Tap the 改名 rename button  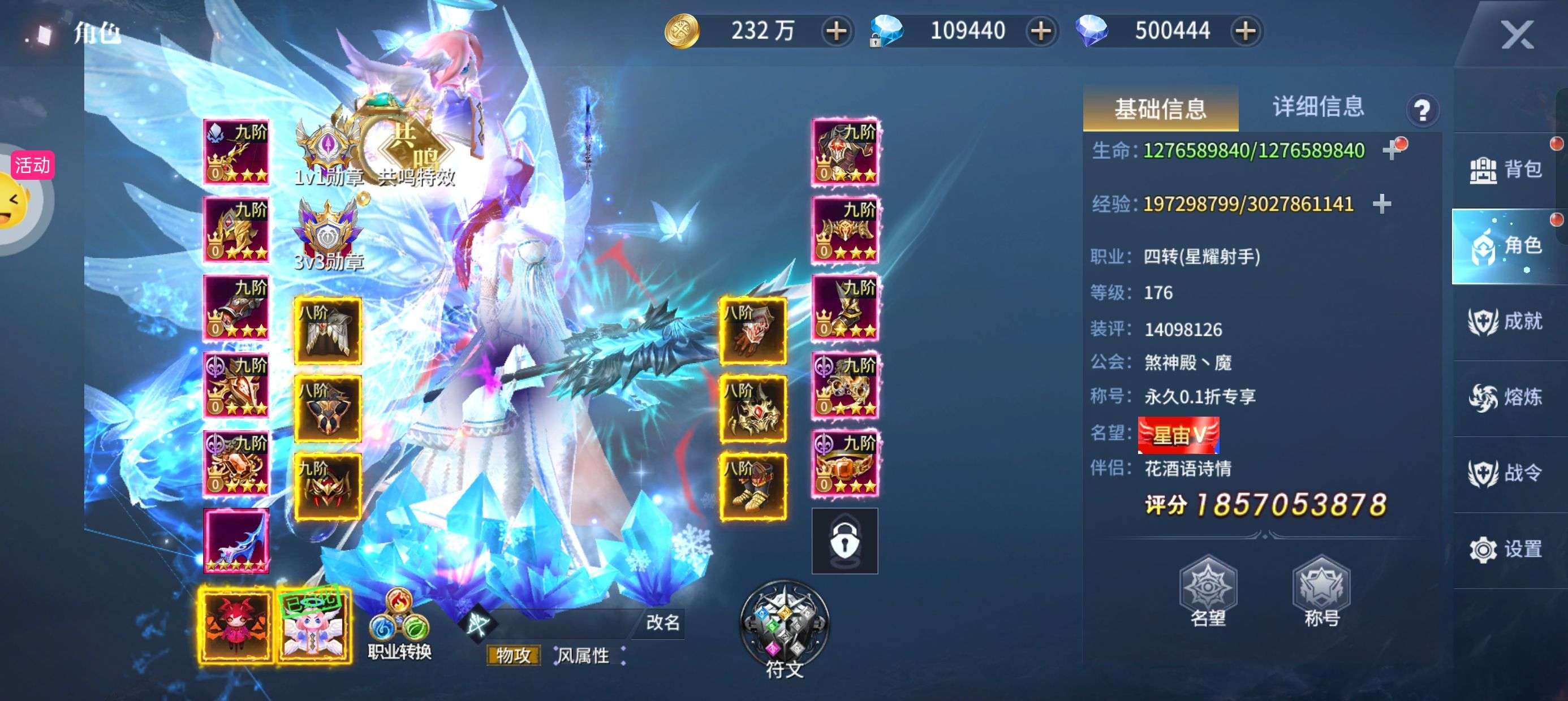pyautogui.click(x=662, y=622)
